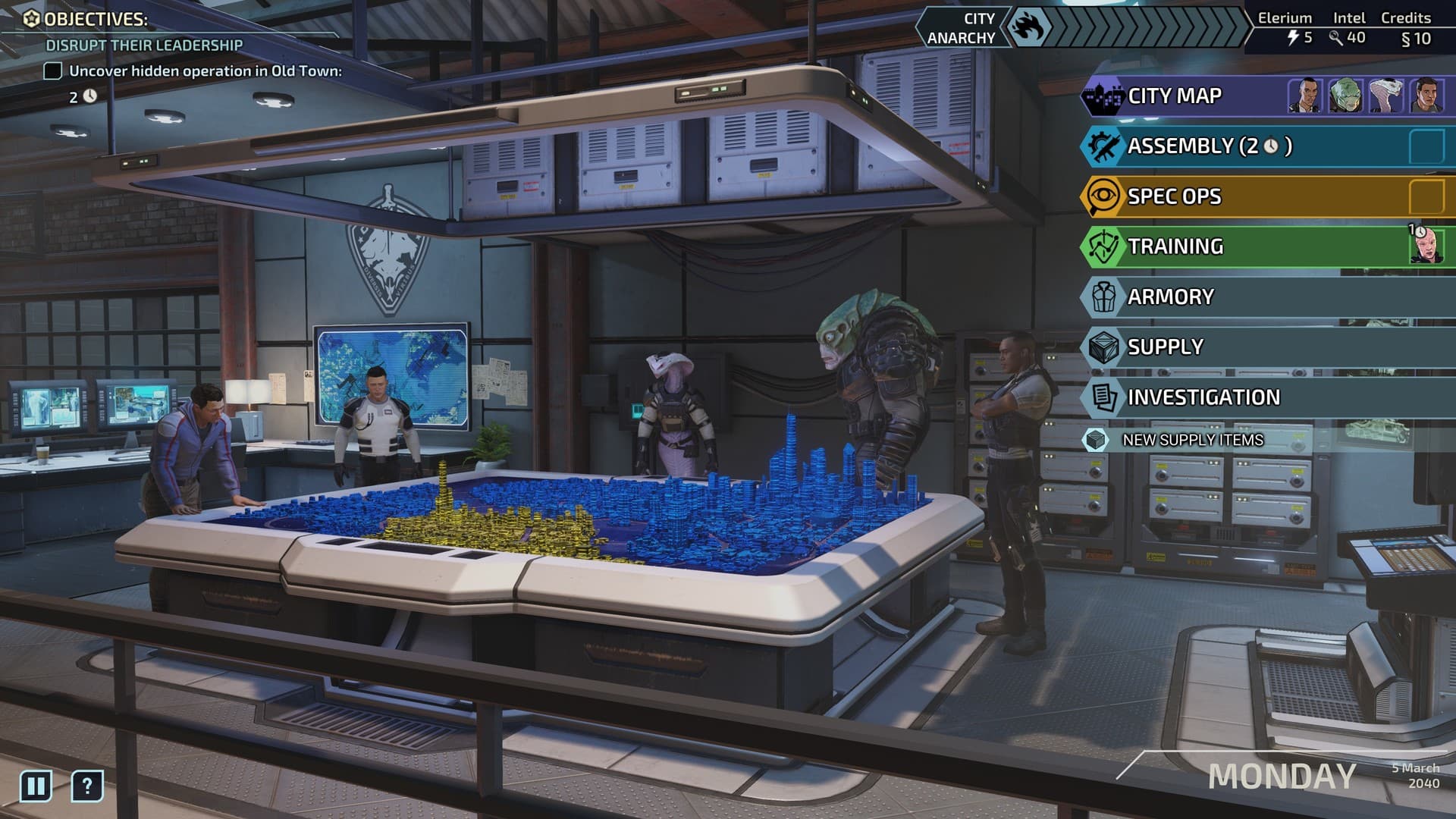The width and height of the screenshot is (1456, 819).
Task: Select the SPEC OPS eye icon
Action: click(1103, 196)
